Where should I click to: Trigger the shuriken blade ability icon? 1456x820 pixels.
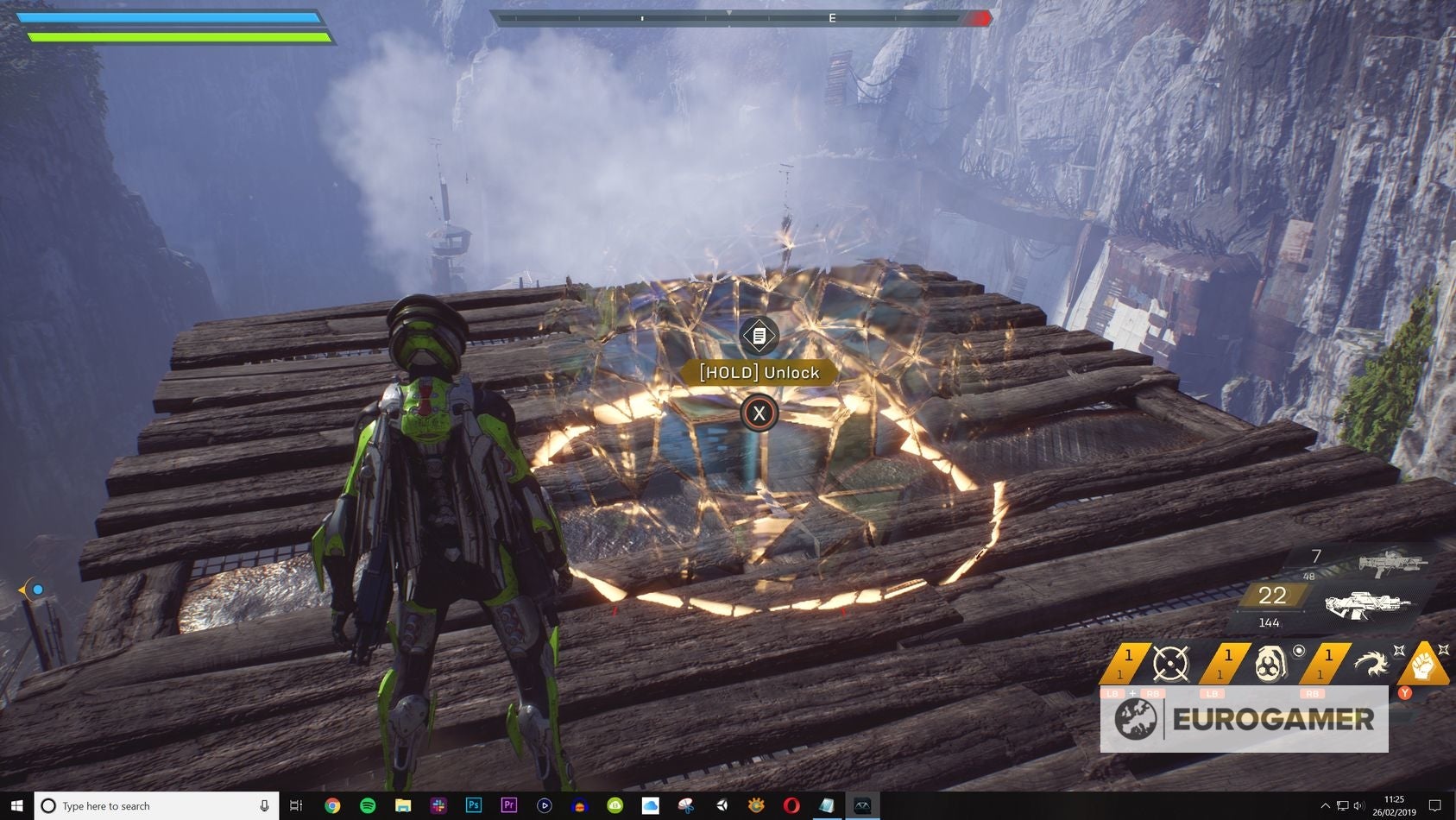click(x=1371, y=663)
